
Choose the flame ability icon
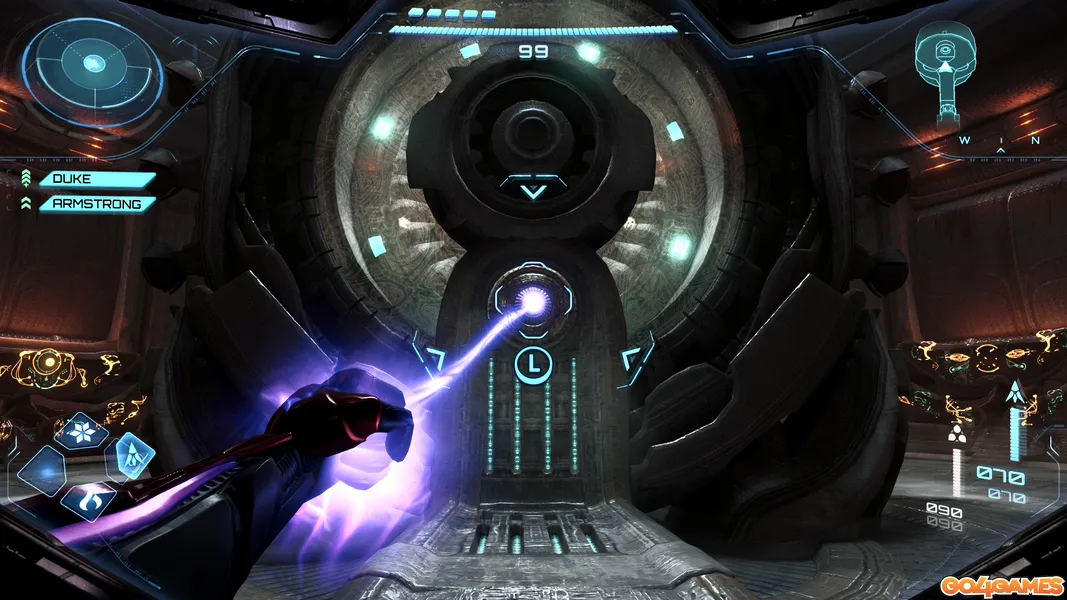(x=86, y=498)
